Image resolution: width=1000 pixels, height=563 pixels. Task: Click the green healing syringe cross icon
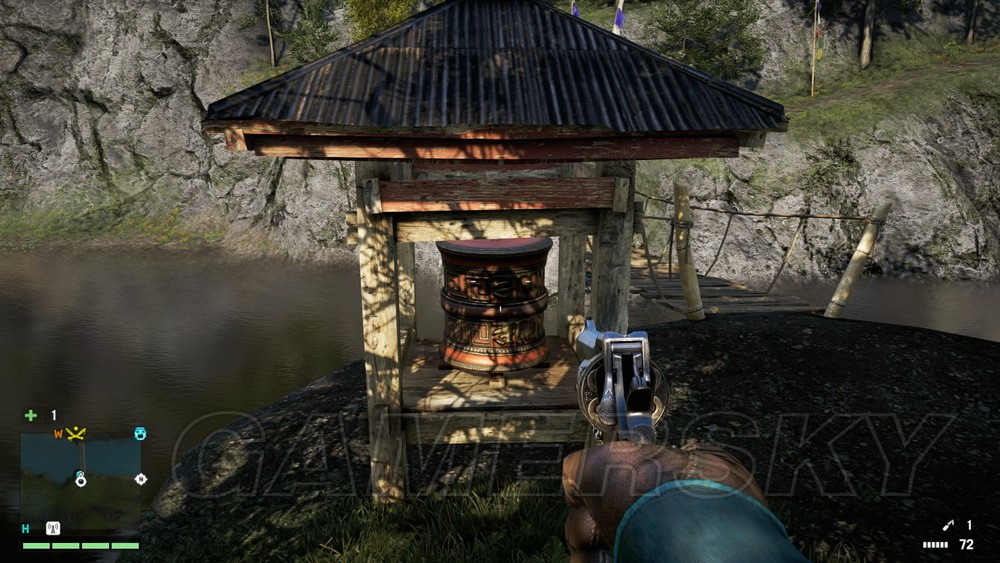(31, 415)
